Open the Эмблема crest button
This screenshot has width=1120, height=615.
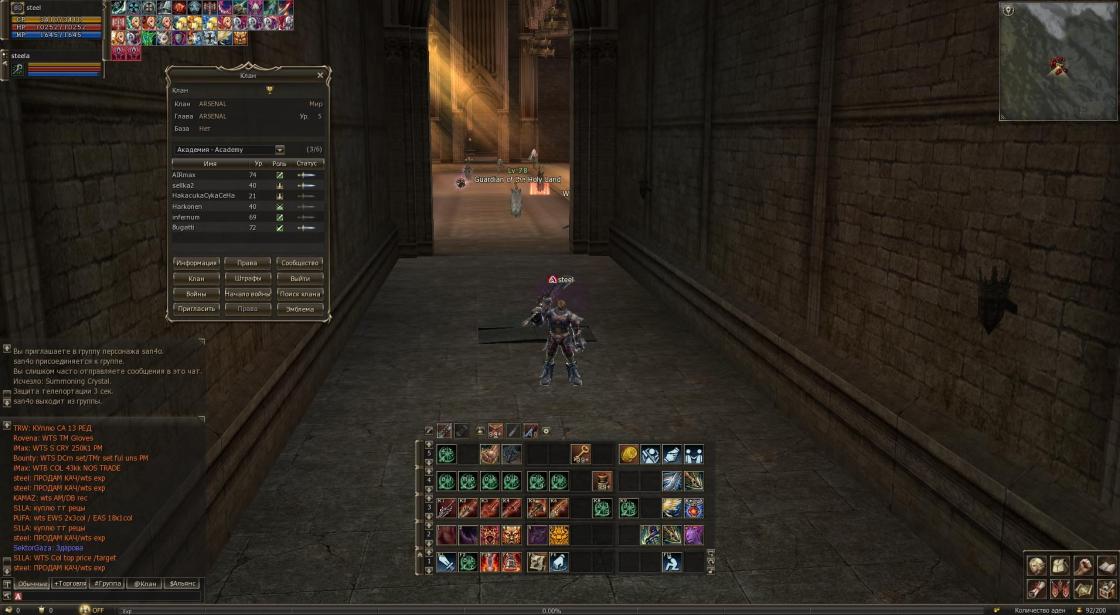pos(300,309)
